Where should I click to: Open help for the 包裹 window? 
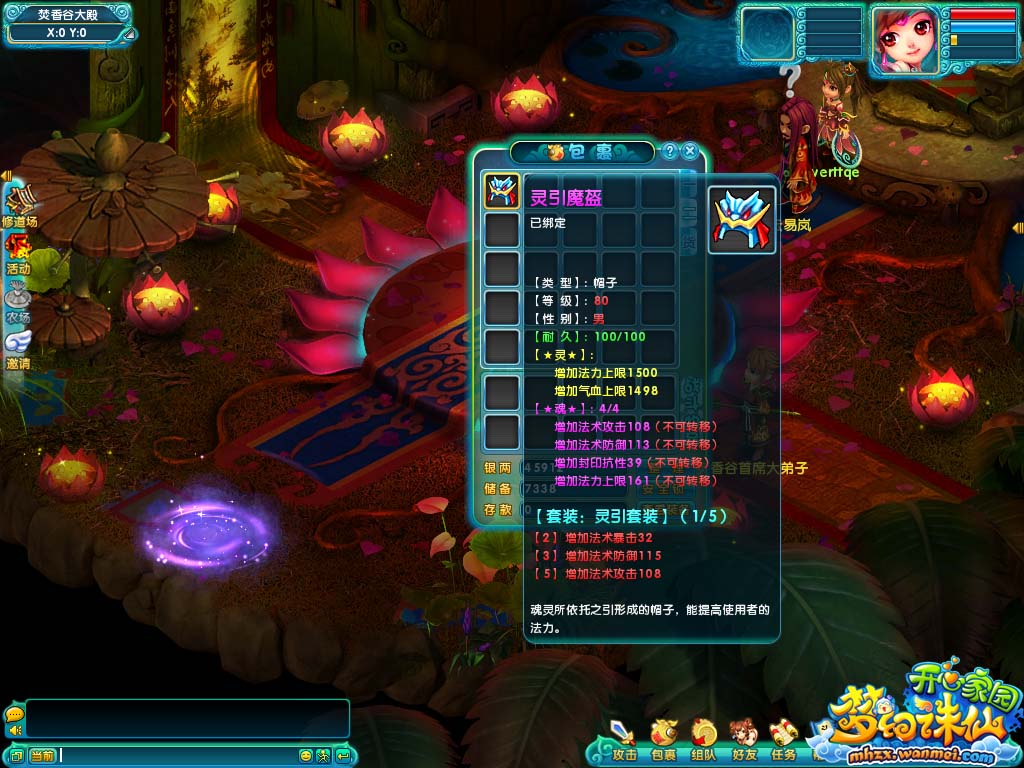[x=670, y=152]
